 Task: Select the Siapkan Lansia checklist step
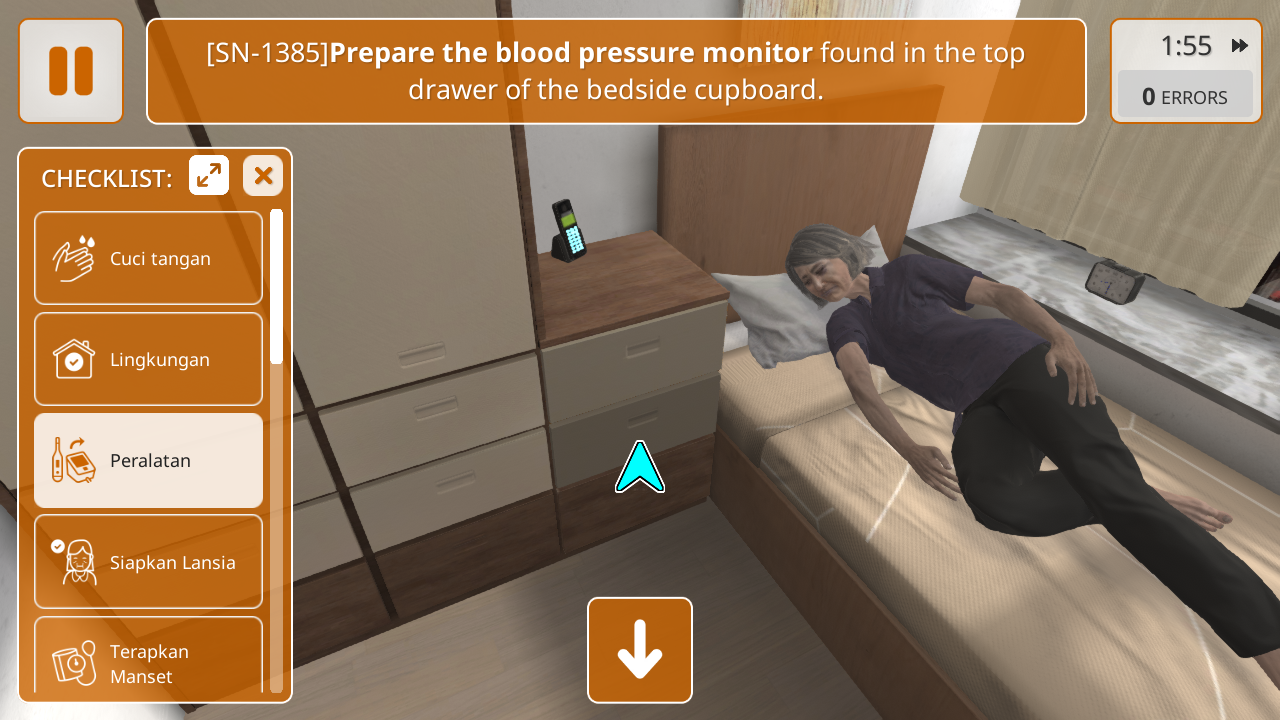pos(149,562)
